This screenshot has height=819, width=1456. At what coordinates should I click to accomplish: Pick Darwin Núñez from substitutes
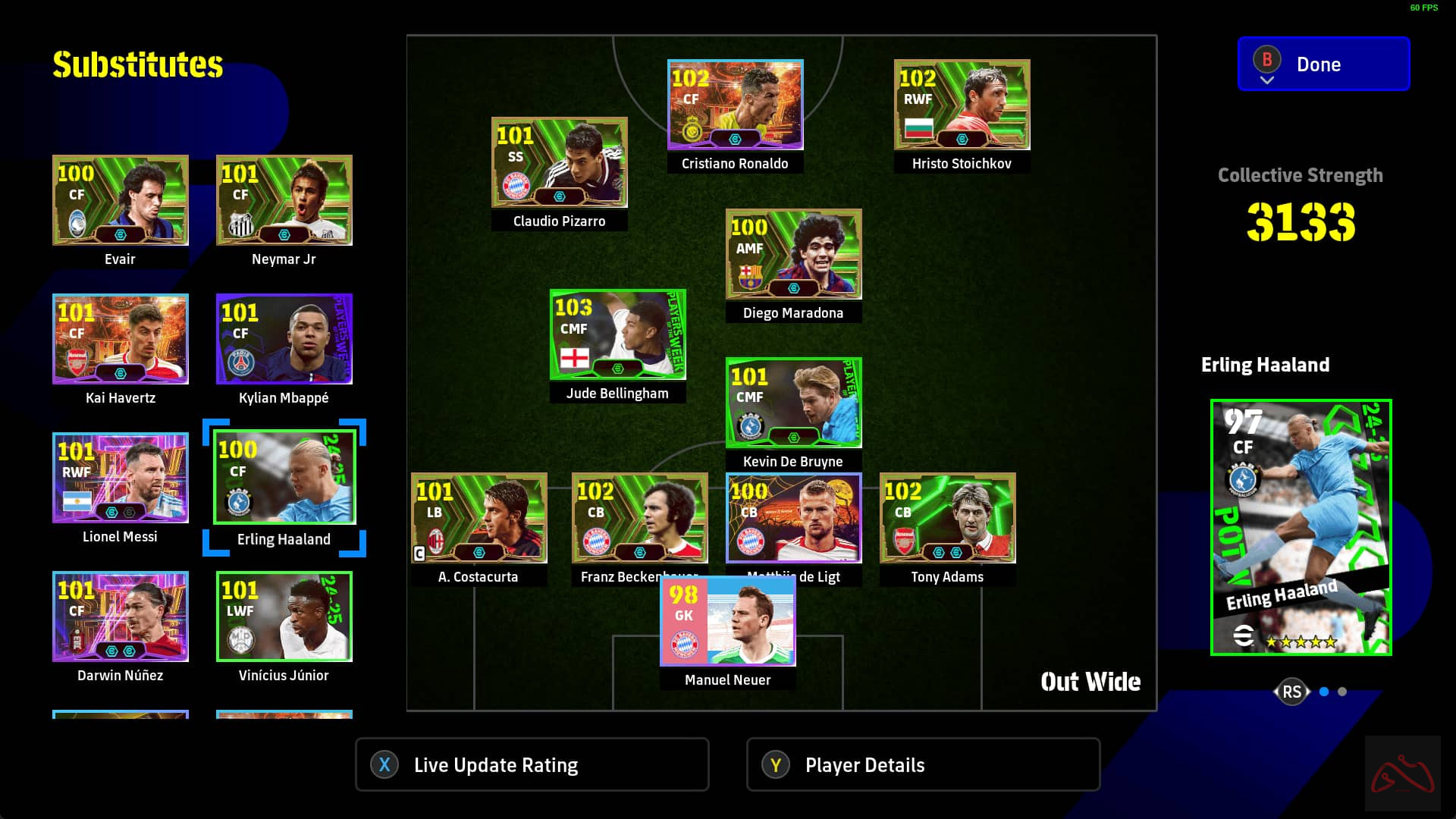[x=120, y=617]
